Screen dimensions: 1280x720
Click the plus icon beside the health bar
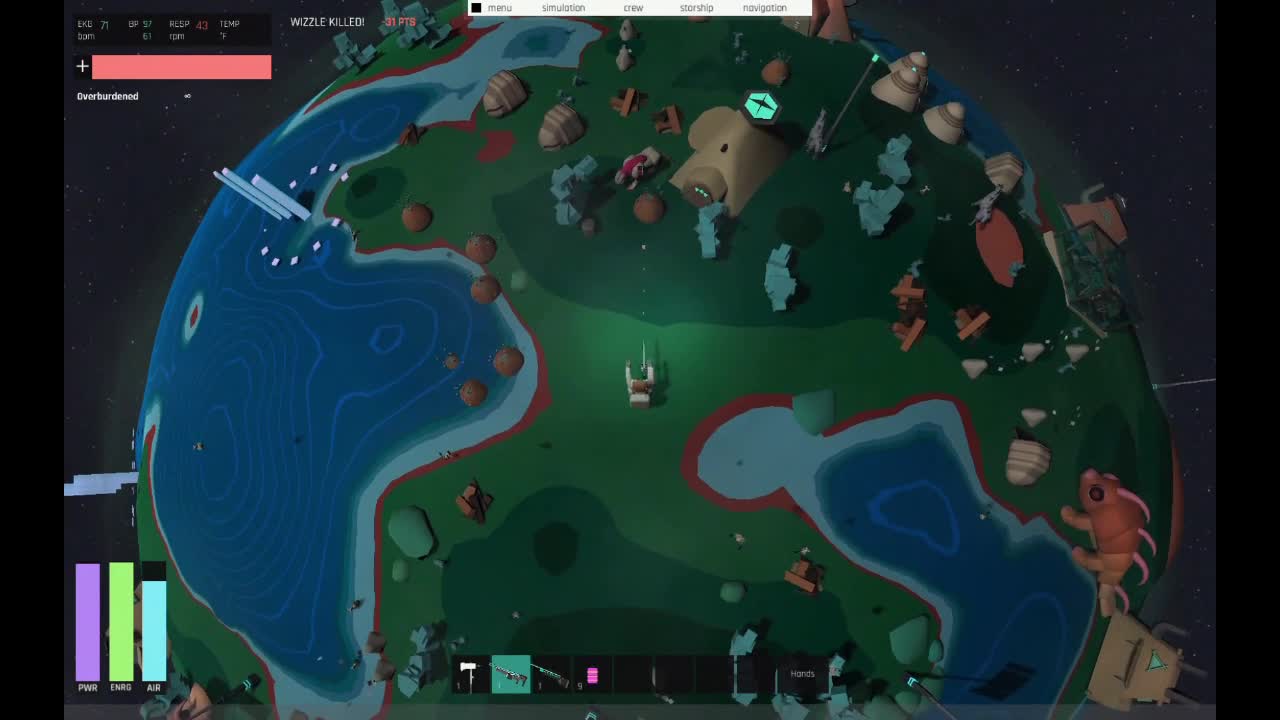[82, 66]
